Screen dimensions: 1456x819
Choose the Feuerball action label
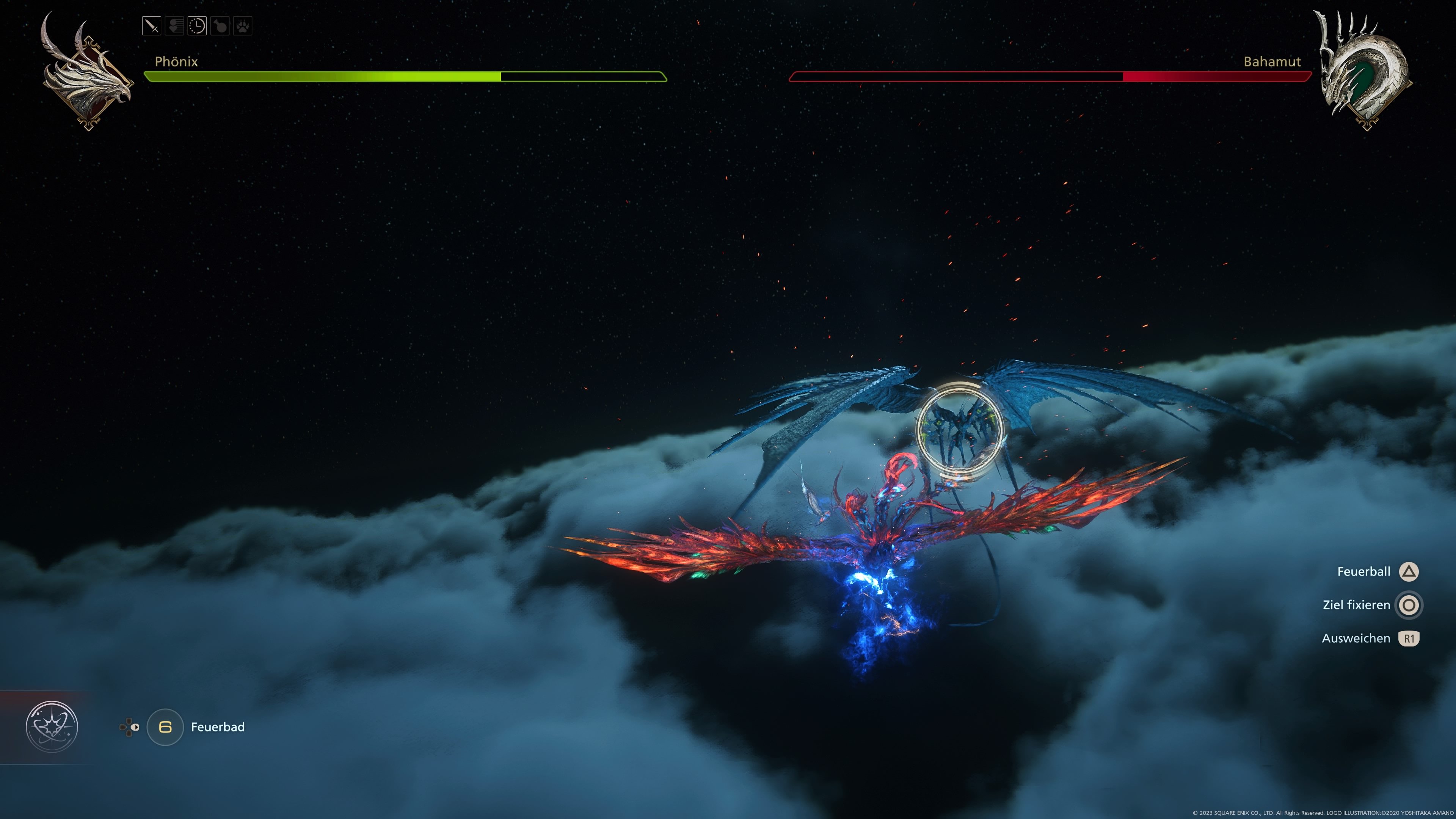coord(1363,572)
